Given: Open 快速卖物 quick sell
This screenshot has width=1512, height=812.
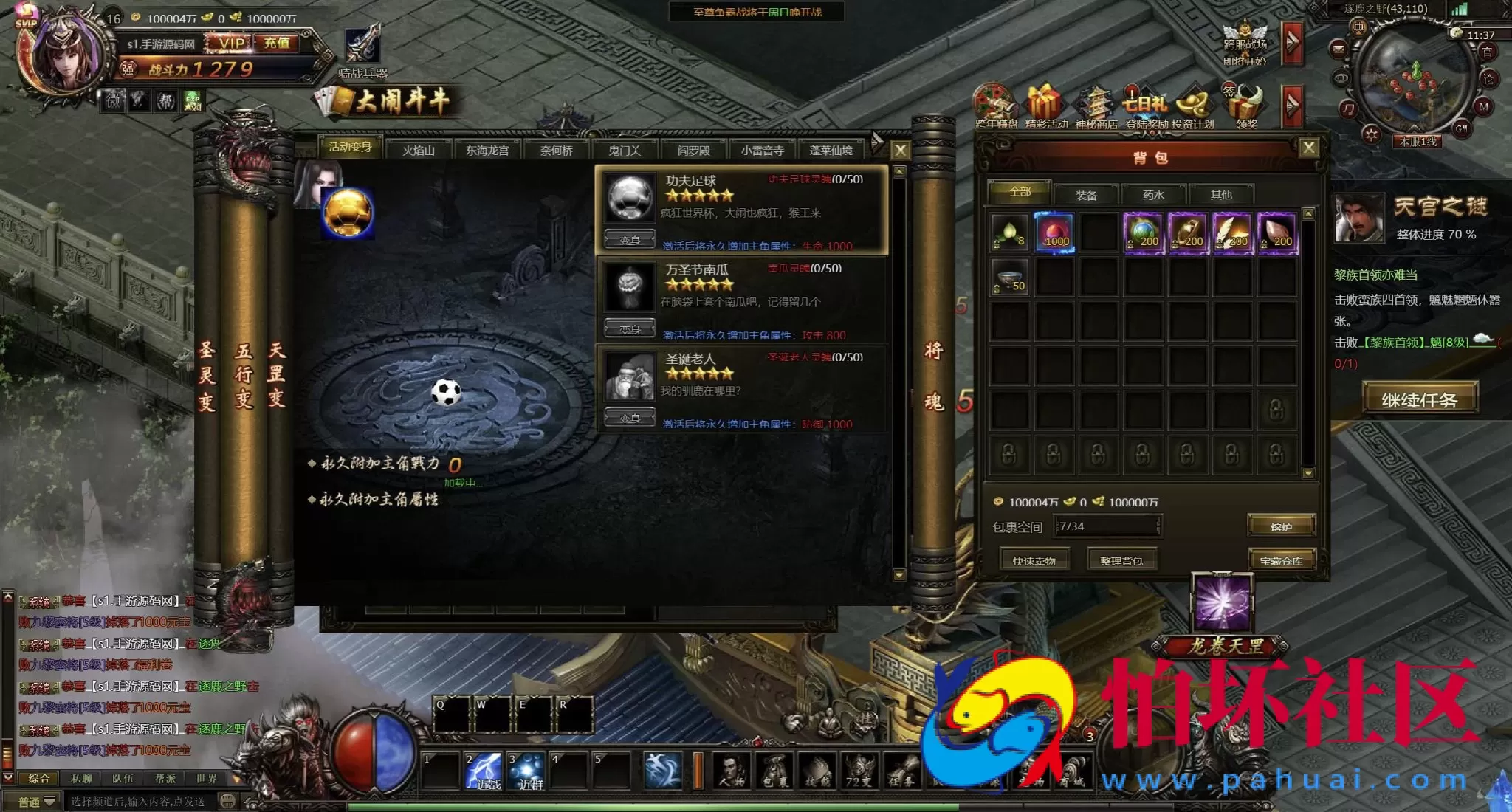Looking at the screenshot, I should pyautogui.click(x=1034, y=560).
